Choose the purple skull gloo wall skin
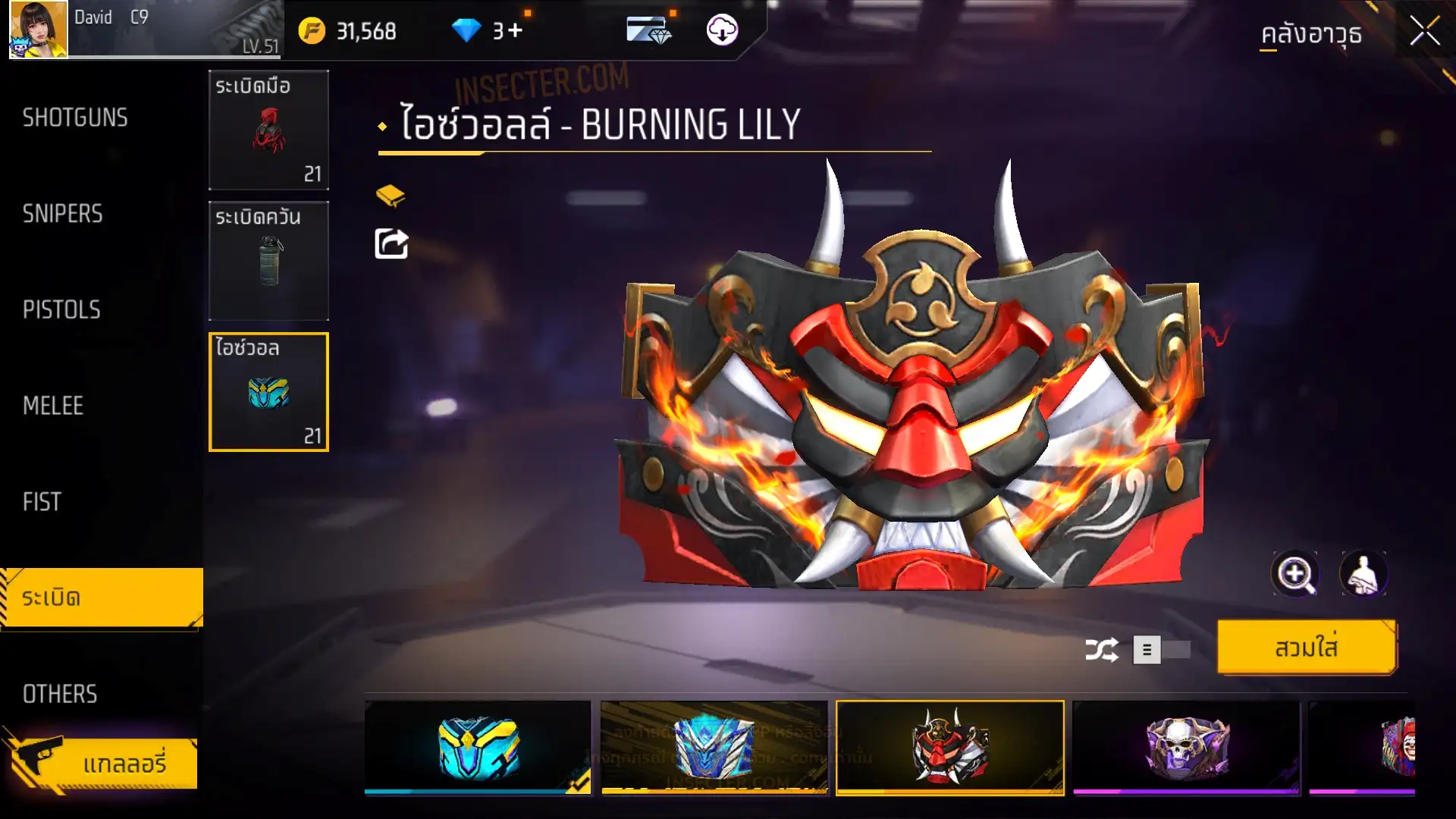The width and height of the screenshot is (1456, 819). pos(1186,748)
